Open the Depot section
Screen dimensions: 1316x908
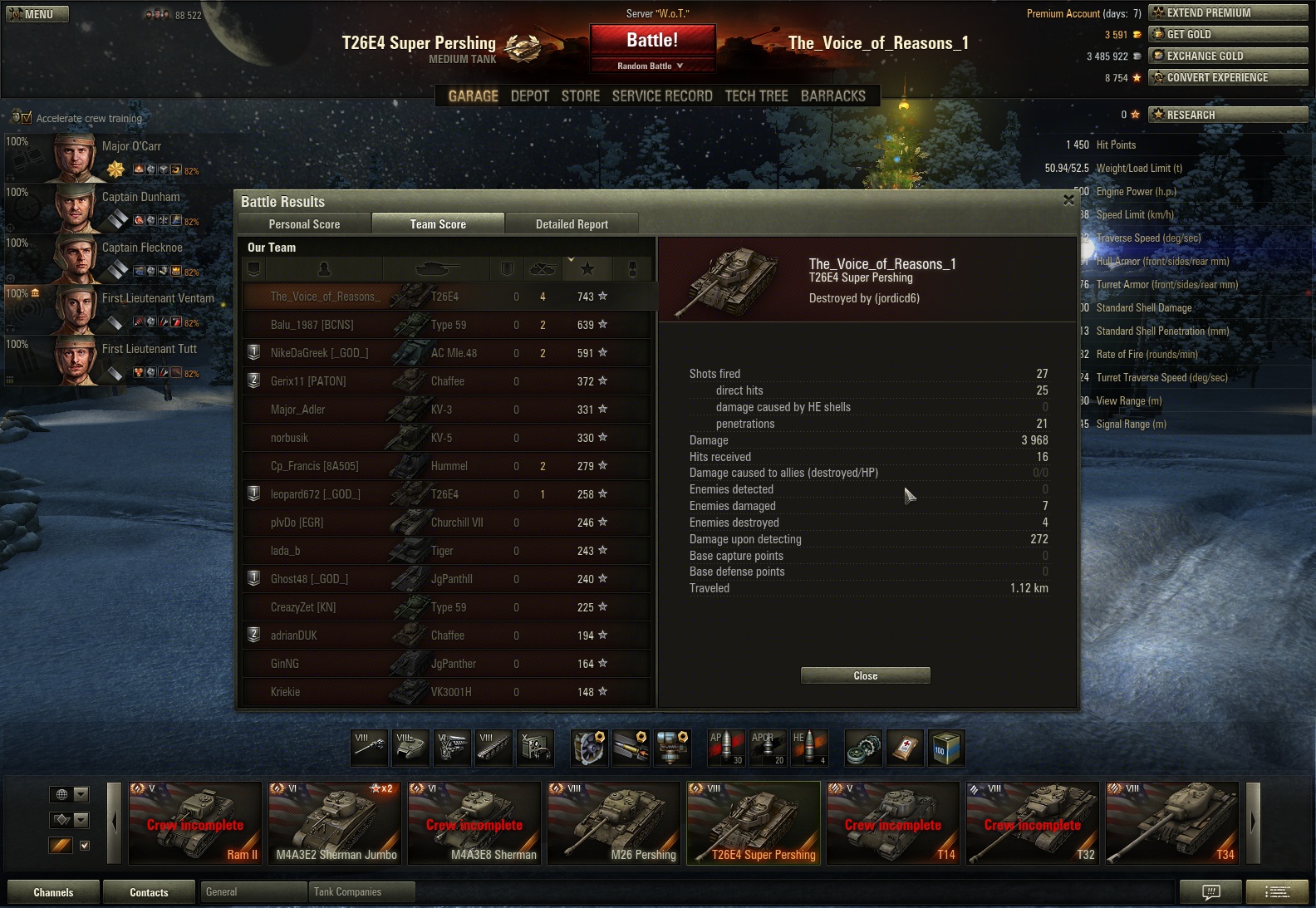point(530,96)
